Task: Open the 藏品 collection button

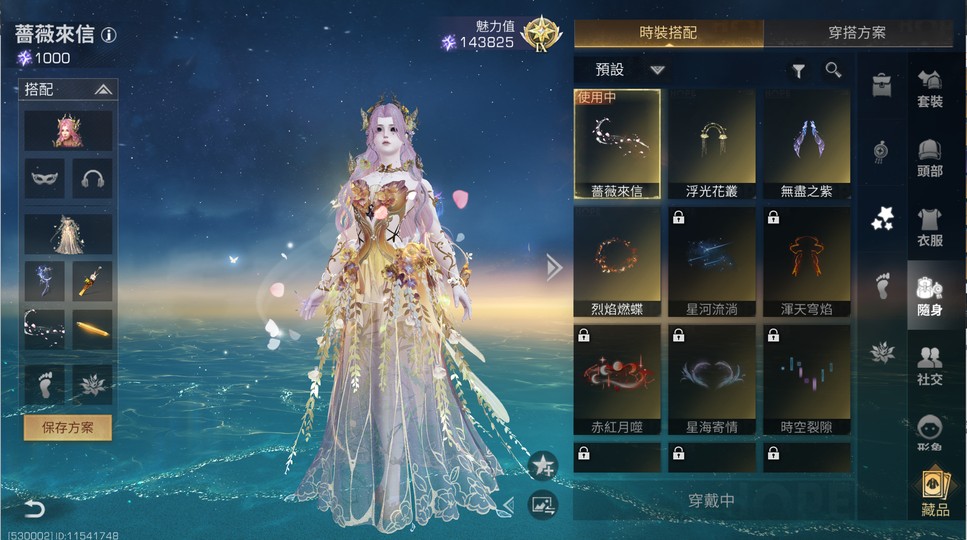Action: click(935, 495)
